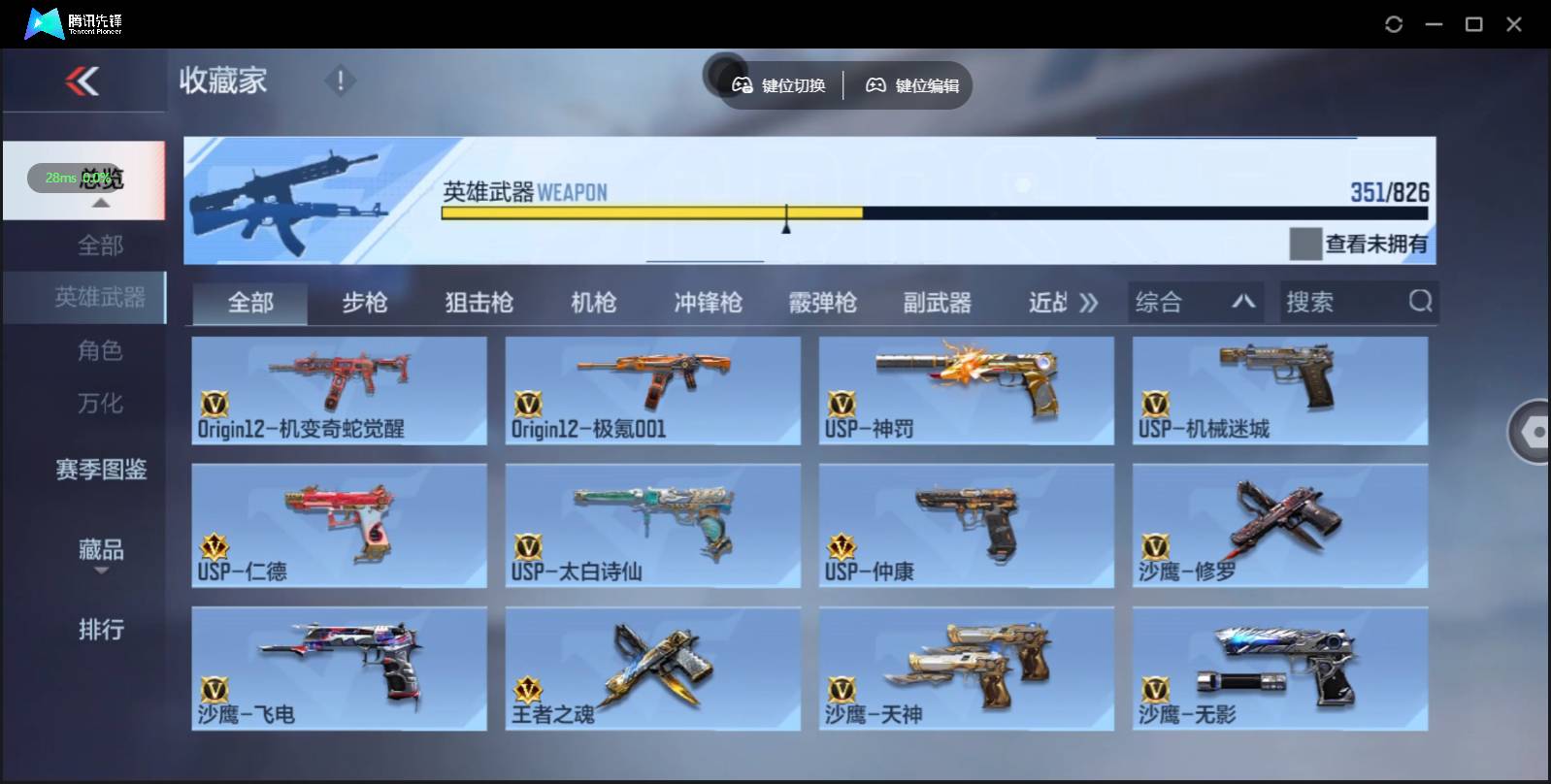Image resolution: width=1551 pixels, height=784 pixels.
Task: Open 赛季图鉴 from the sidebar
Action: (101, 470)
